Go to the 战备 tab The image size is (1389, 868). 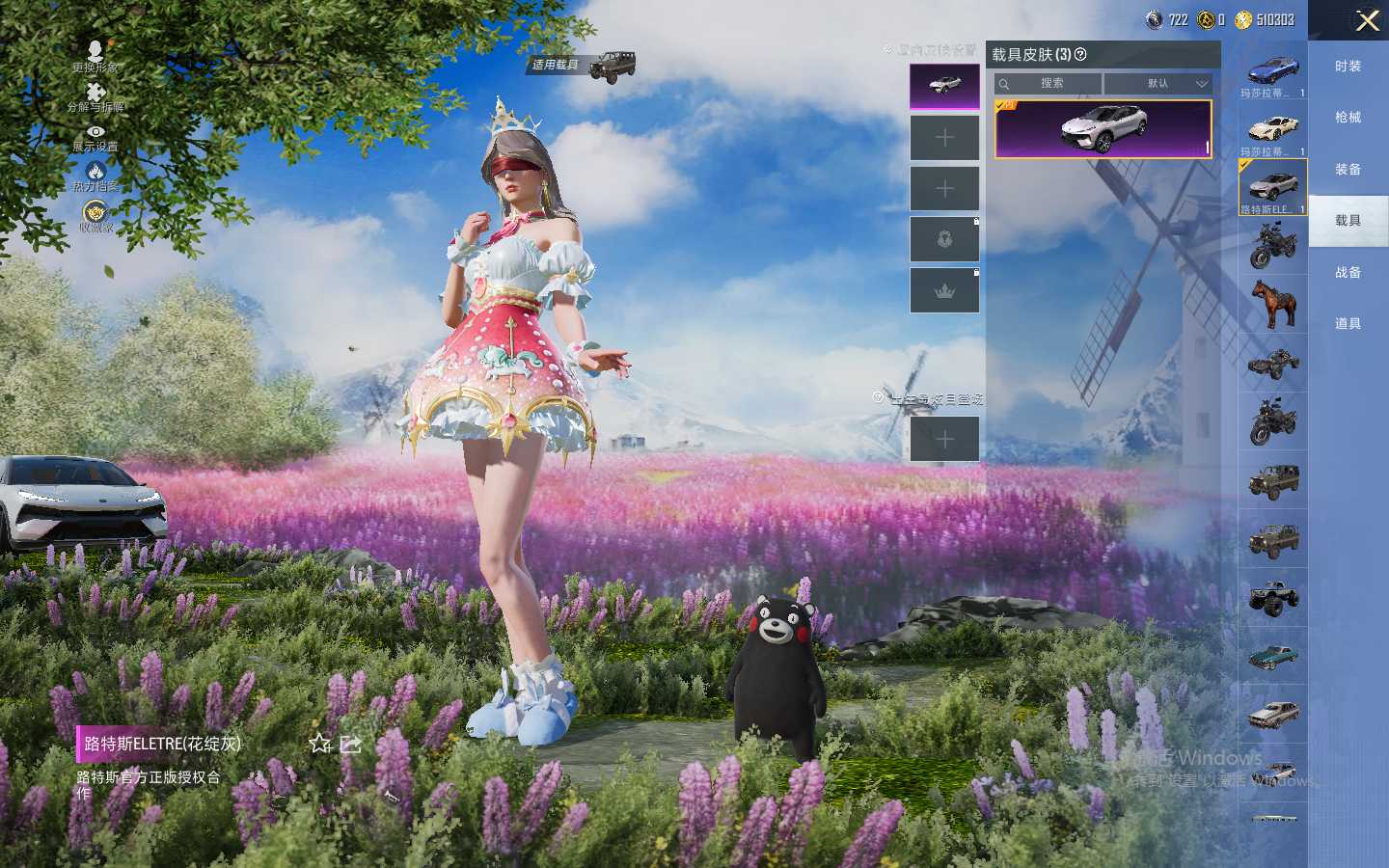pos(1348,273)
